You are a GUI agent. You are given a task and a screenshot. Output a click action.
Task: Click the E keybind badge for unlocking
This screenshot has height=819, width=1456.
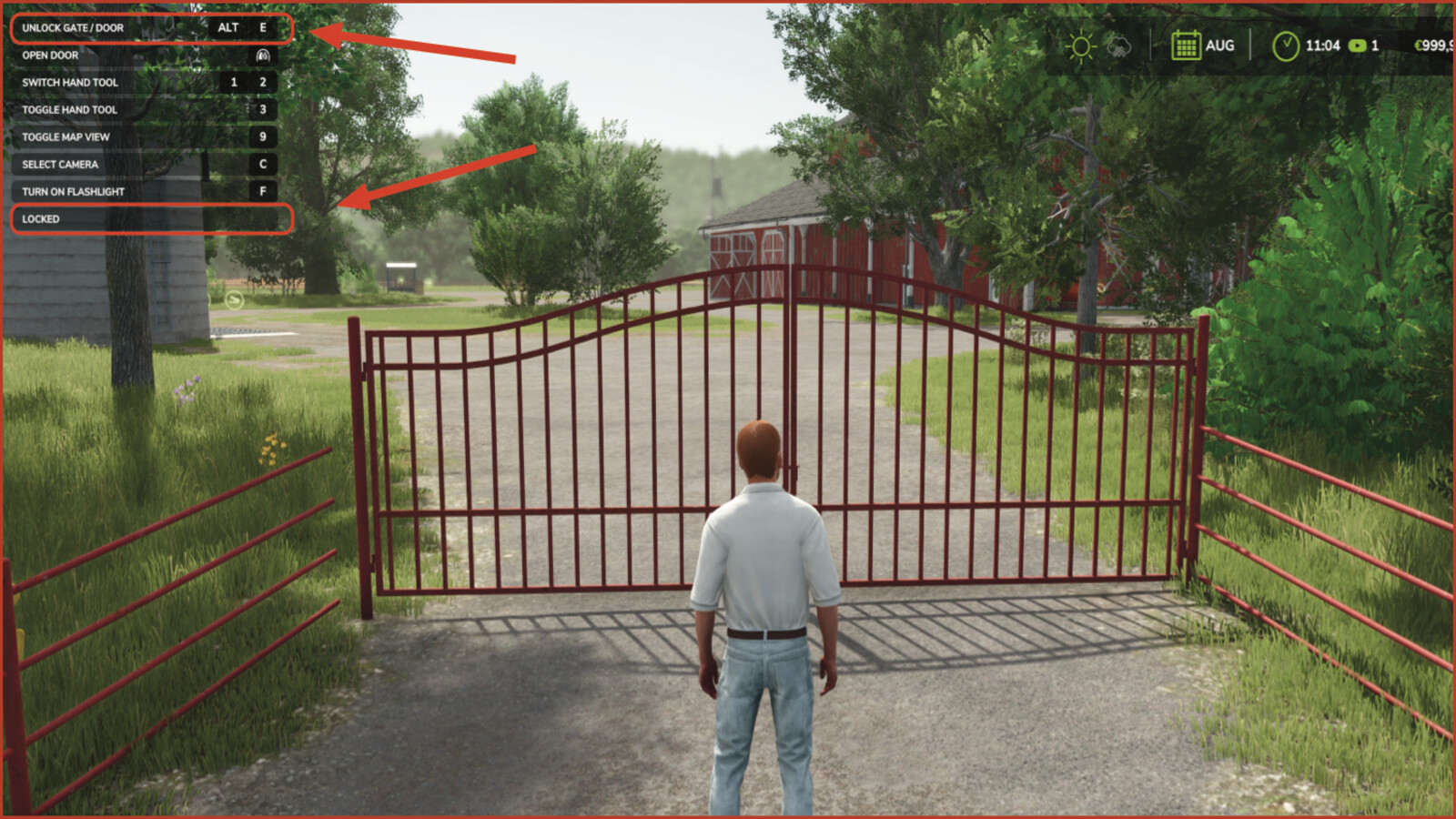[x=264, y=28]
